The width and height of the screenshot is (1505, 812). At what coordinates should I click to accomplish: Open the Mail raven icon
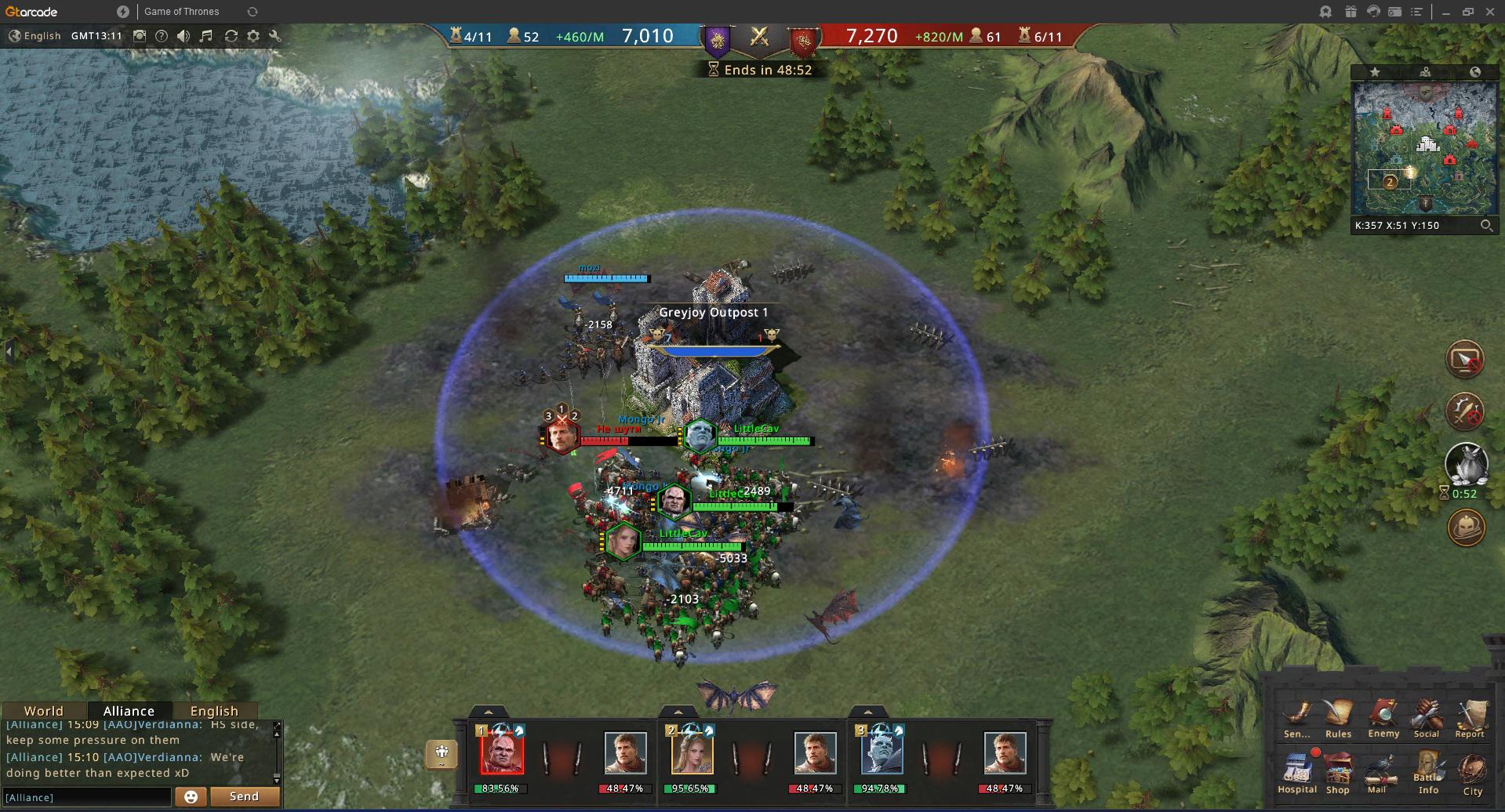pos(1377,771)
